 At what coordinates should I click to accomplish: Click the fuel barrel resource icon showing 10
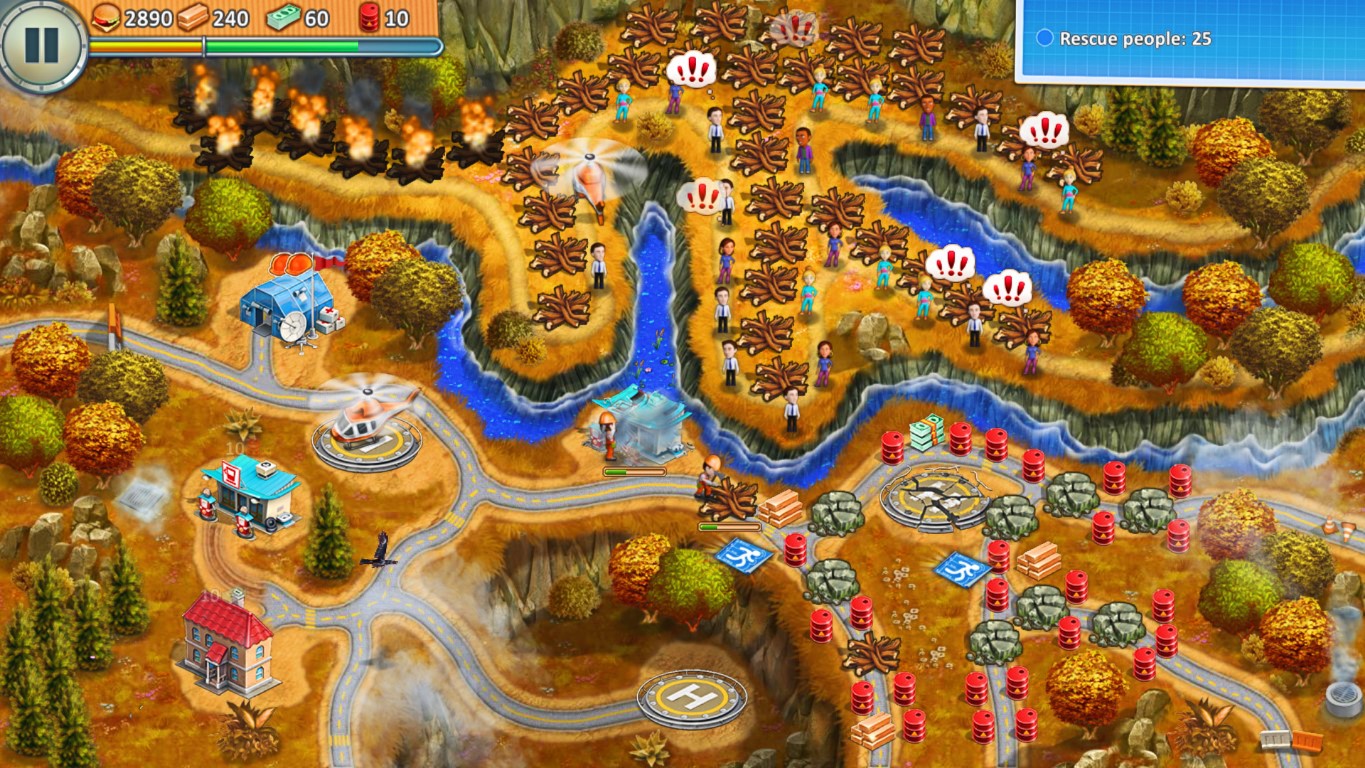click(x=369, y=15)
